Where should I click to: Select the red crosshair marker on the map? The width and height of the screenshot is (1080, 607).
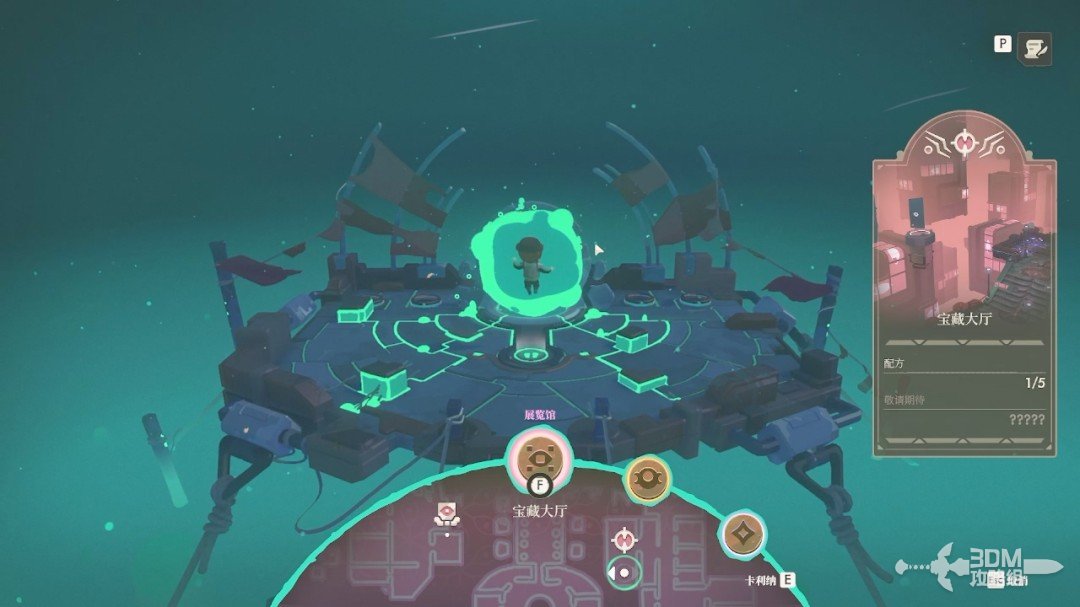(625, 539)
